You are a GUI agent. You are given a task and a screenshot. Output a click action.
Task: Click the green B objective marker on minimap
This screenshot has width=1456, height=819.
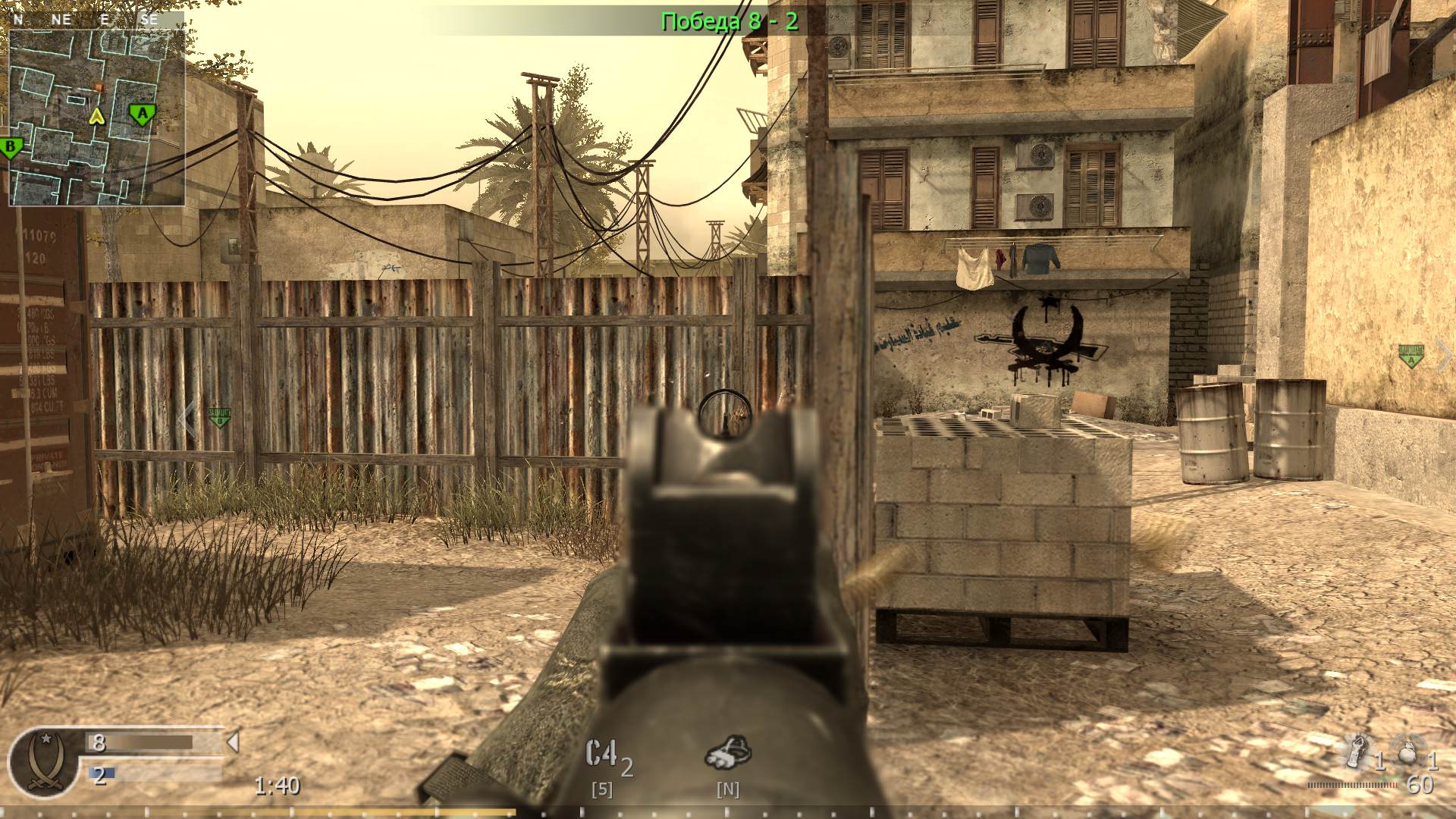pos(11,146)
